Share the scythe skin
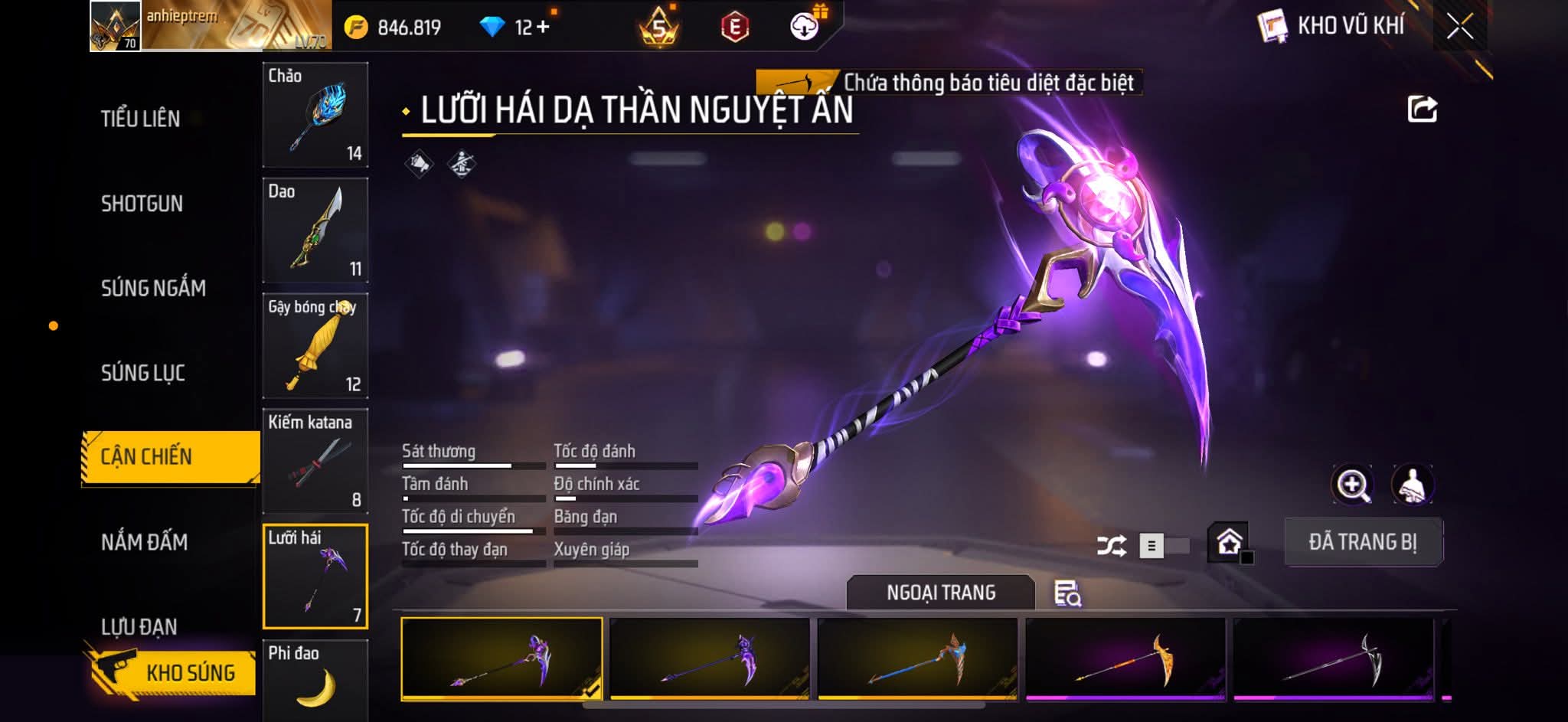 point(1422,109)
